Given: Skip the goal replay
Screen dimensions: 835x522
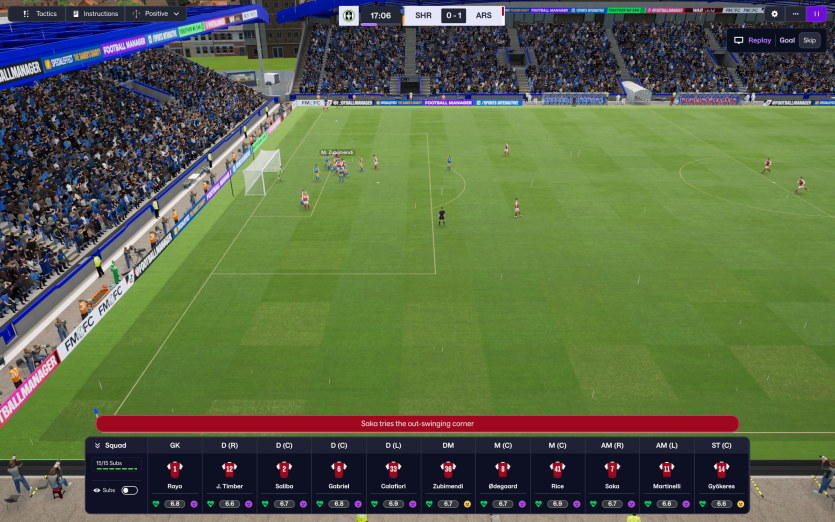Looking at the screenshot, I should pyautogui.click(x=809, y=41).
